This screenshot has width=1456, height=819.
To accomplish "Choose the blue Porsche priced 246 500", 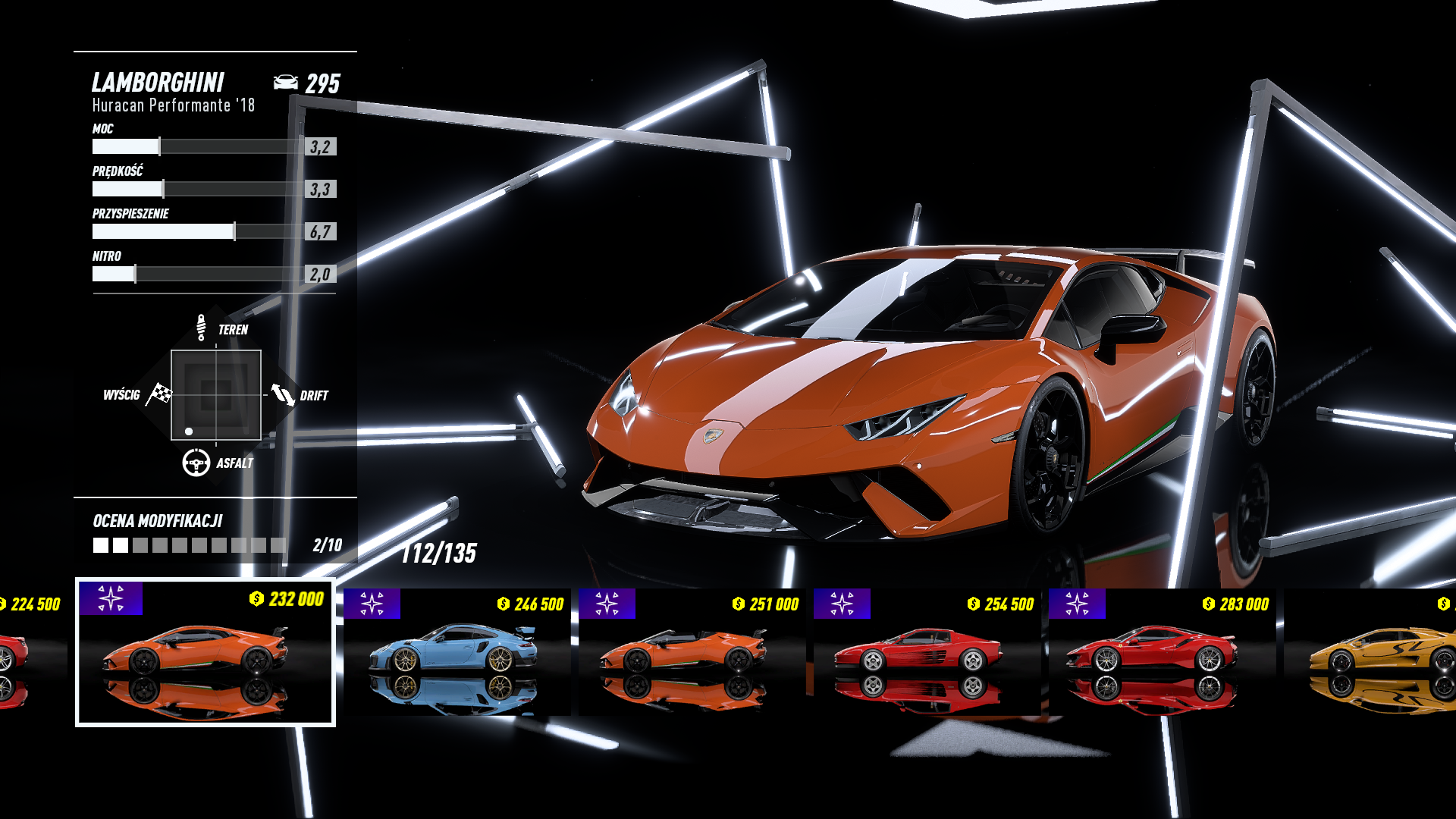I will pyautogui.click(x=457, y=652).
